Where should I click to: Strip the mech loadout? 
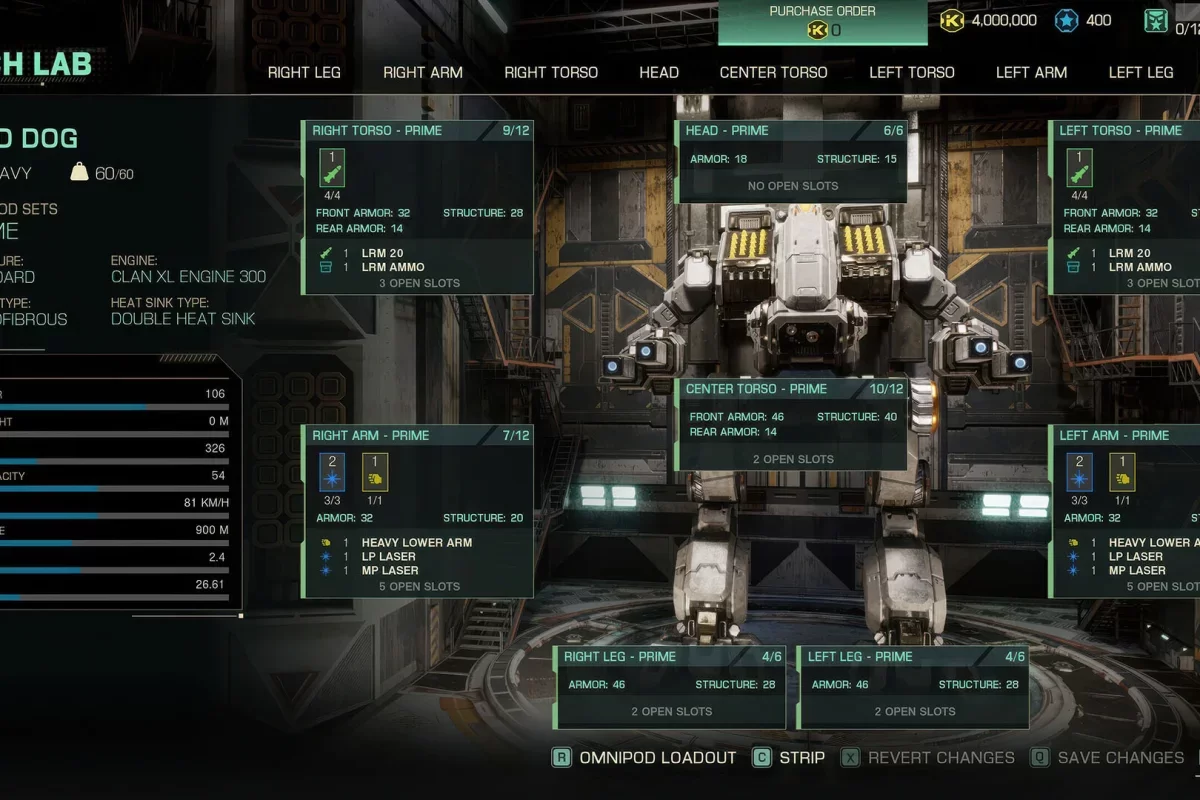coord(790,757)
